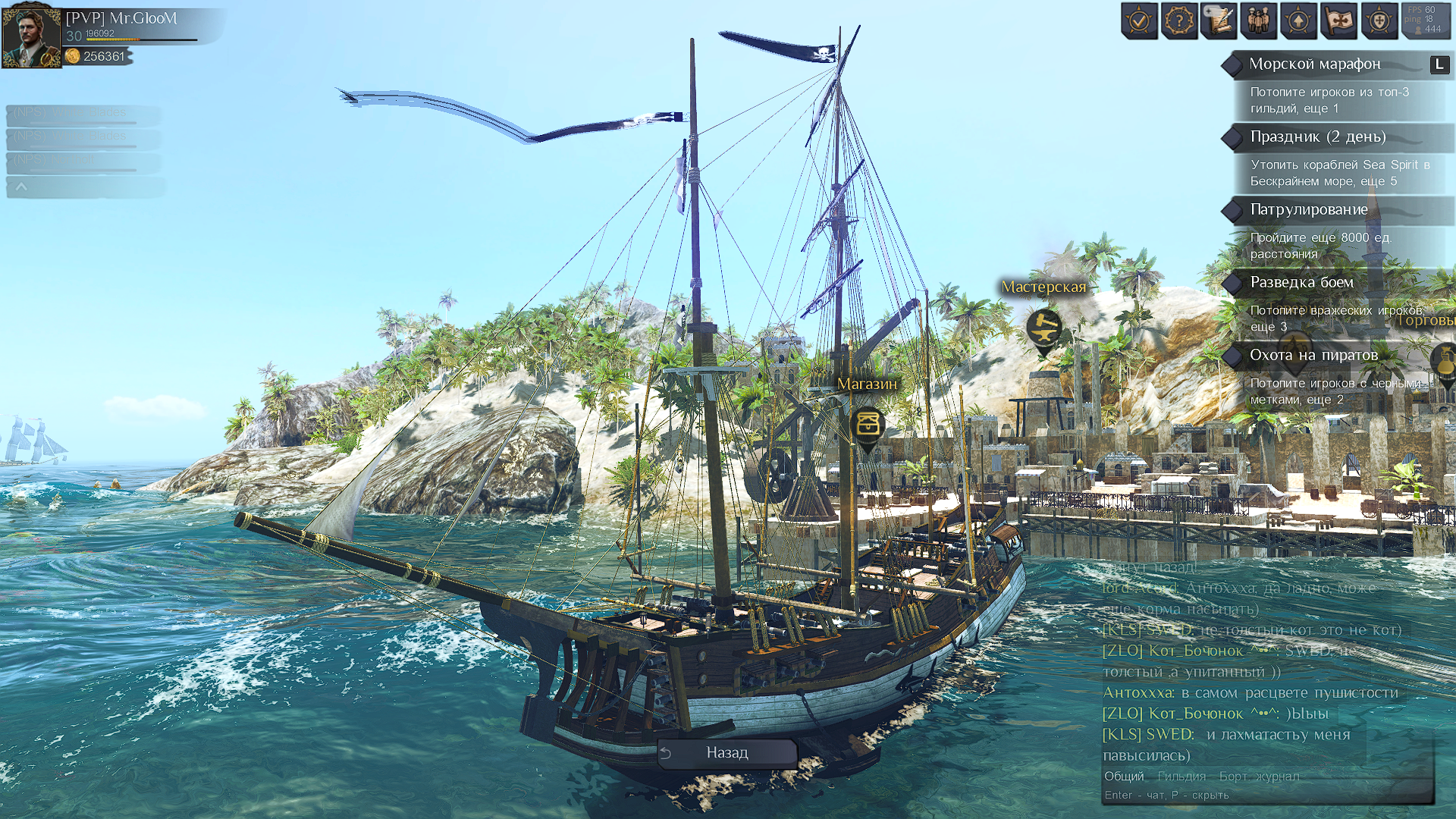
Task: Click the Mr.GlooM player portrait
Action: 31,36
